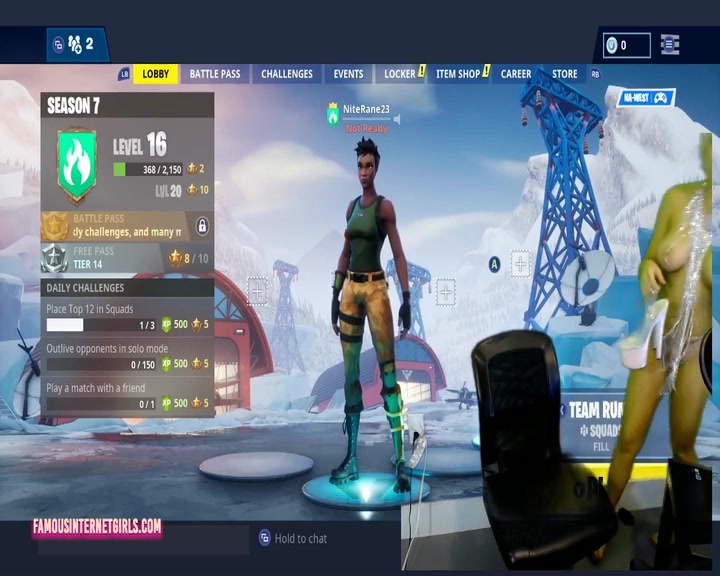
Task: Open the Battle Pass tab
Action: [x=215, y=74]
